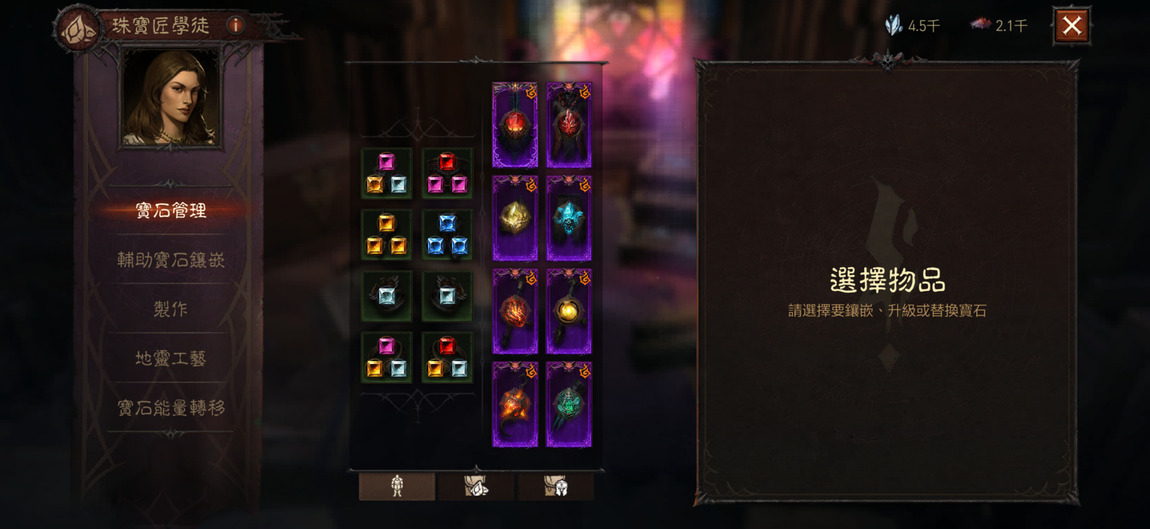1150x529 pixels.
Task: Pick the slot with red and two pink gems
Action: (x=447, y=173)
